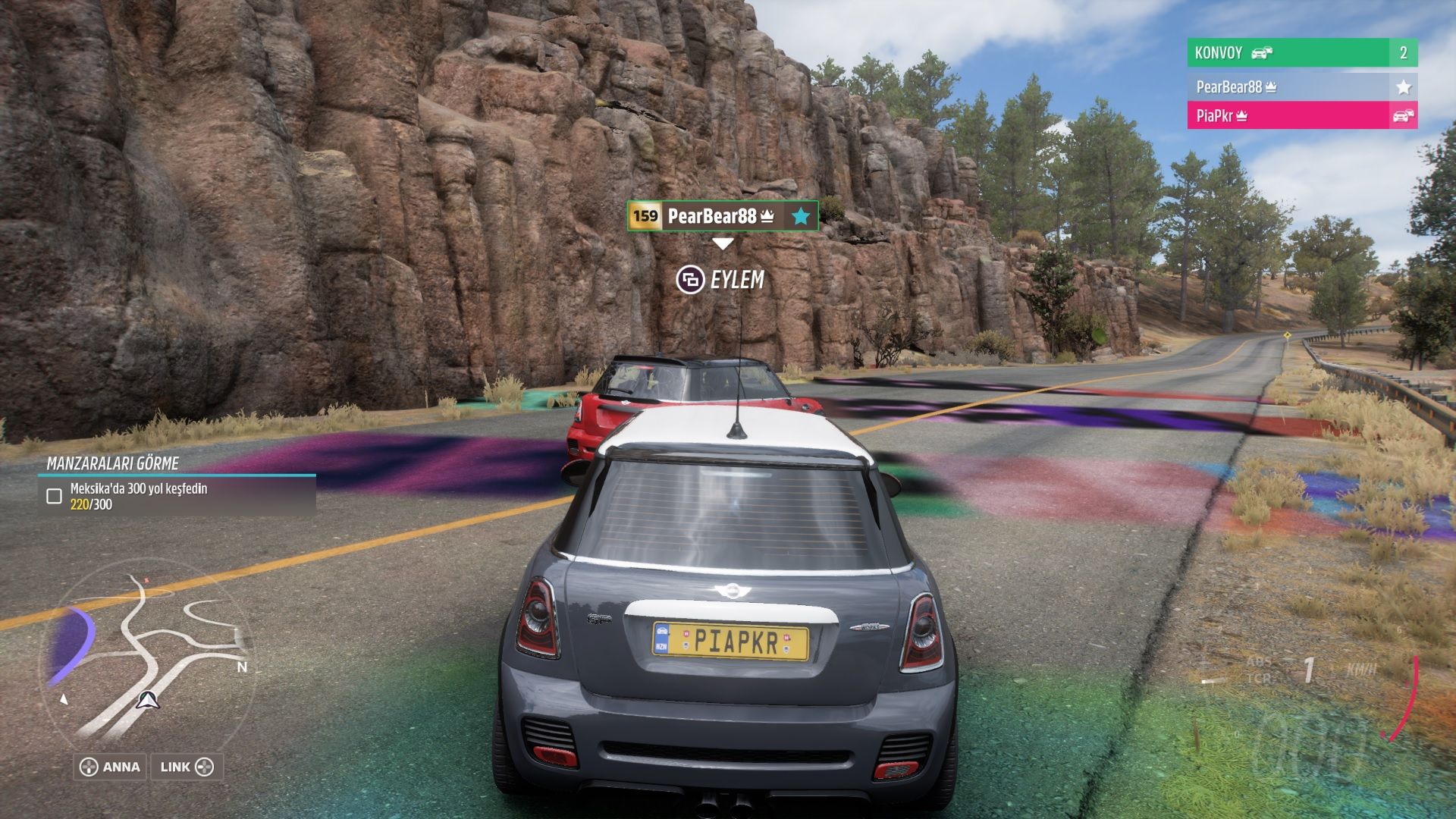Open the ANNA assistant button

point(111,767)
